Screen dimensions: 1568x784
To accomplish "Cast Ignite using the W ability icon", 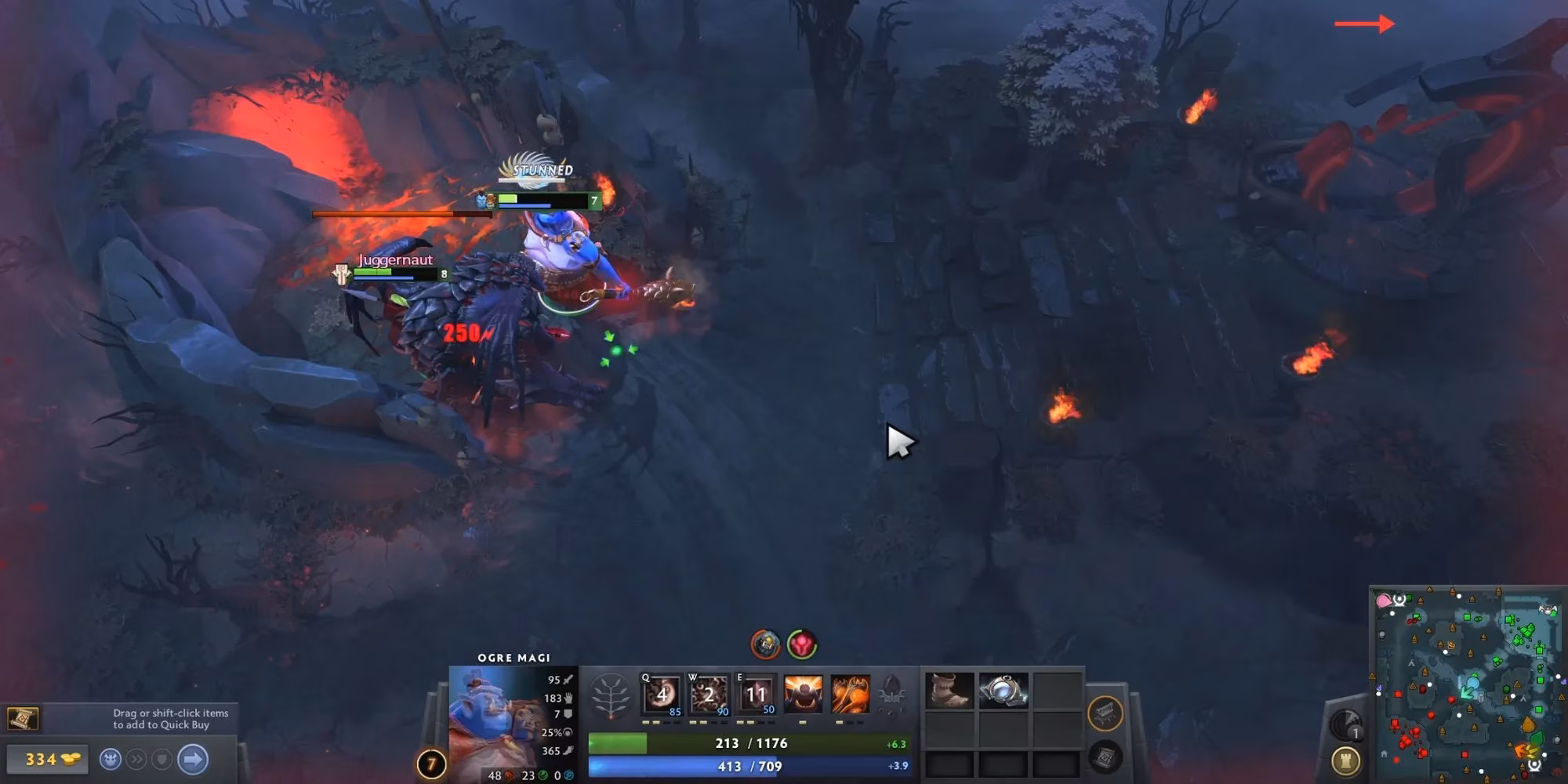I will 708,693.
